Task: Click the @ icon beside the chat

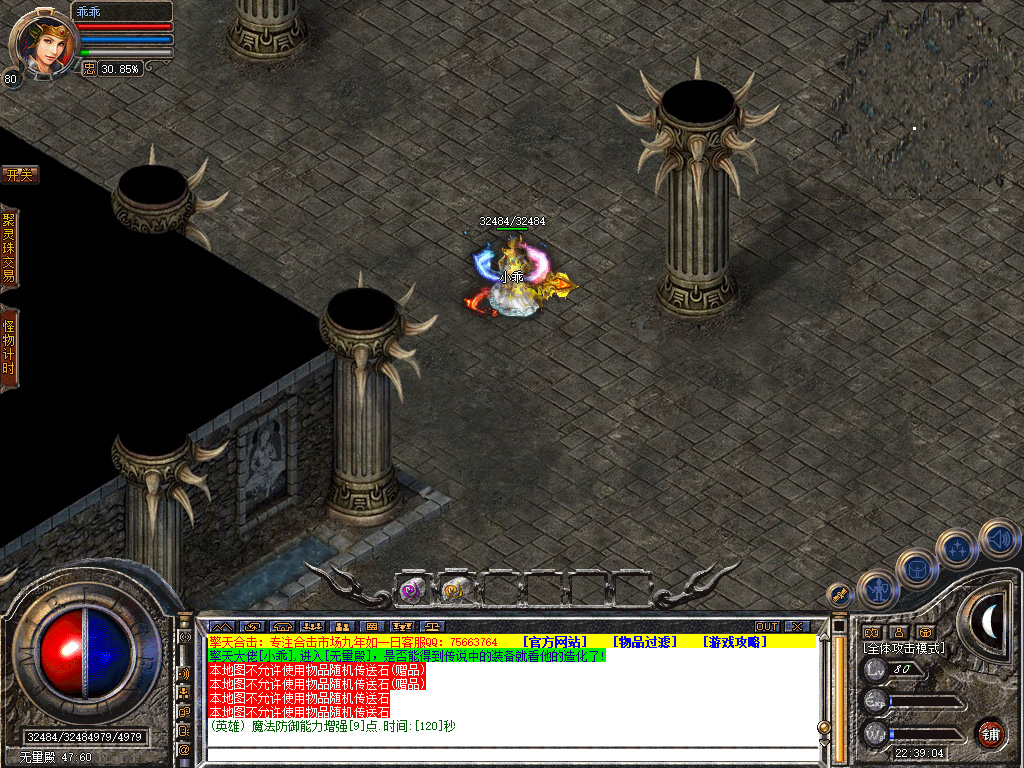Action: click(x=185, y=749)
